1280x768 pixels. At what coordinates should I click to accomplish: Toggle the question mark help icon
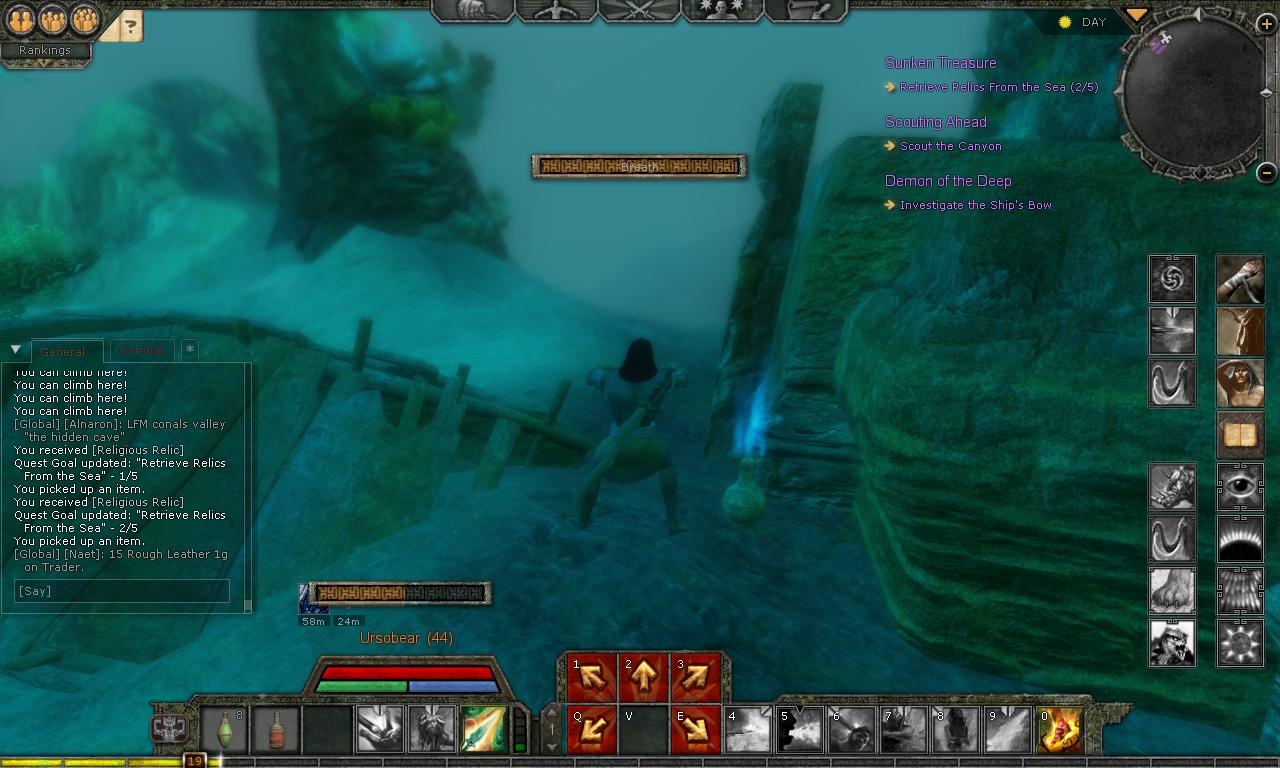click(x=131, y=26)
